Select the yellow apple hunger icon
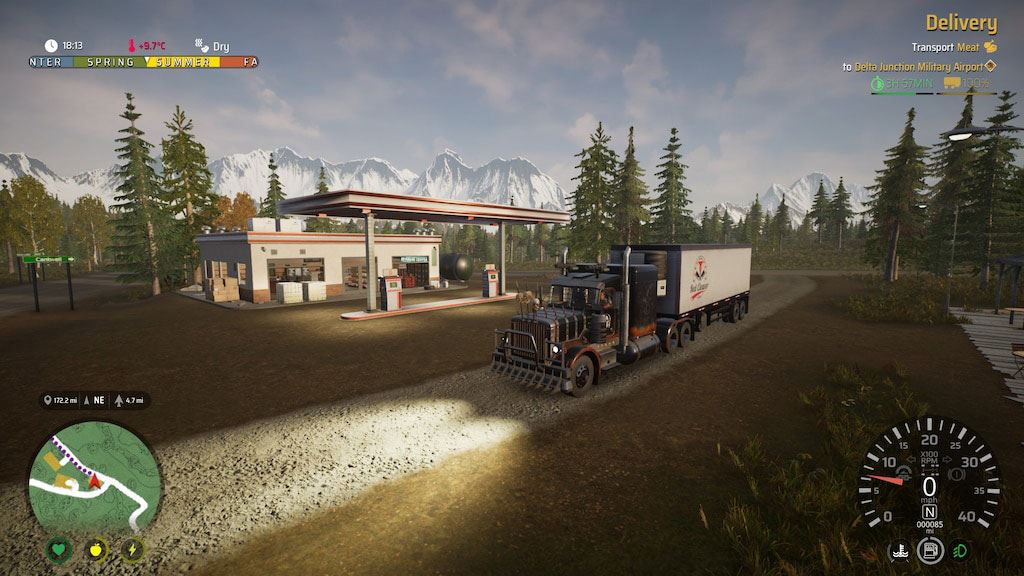 point(96,550)
